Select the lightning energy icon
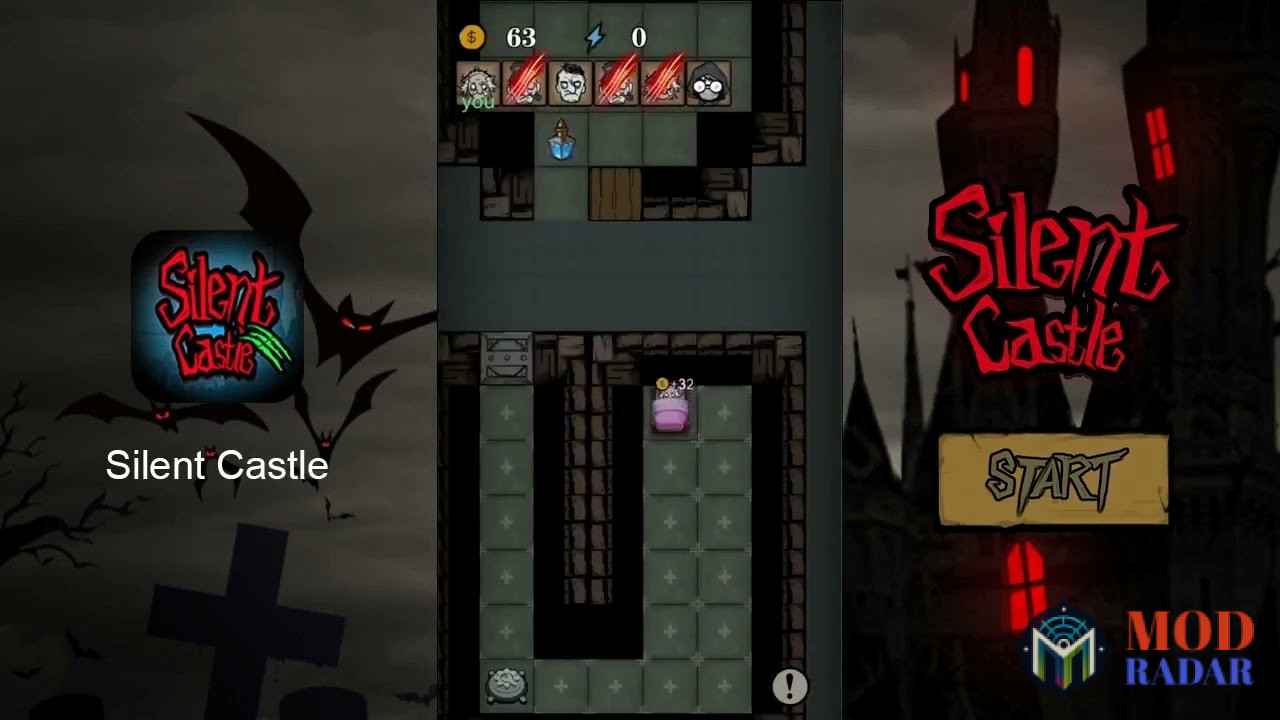This screenshot has width=1280, height=720. (594, 37)
